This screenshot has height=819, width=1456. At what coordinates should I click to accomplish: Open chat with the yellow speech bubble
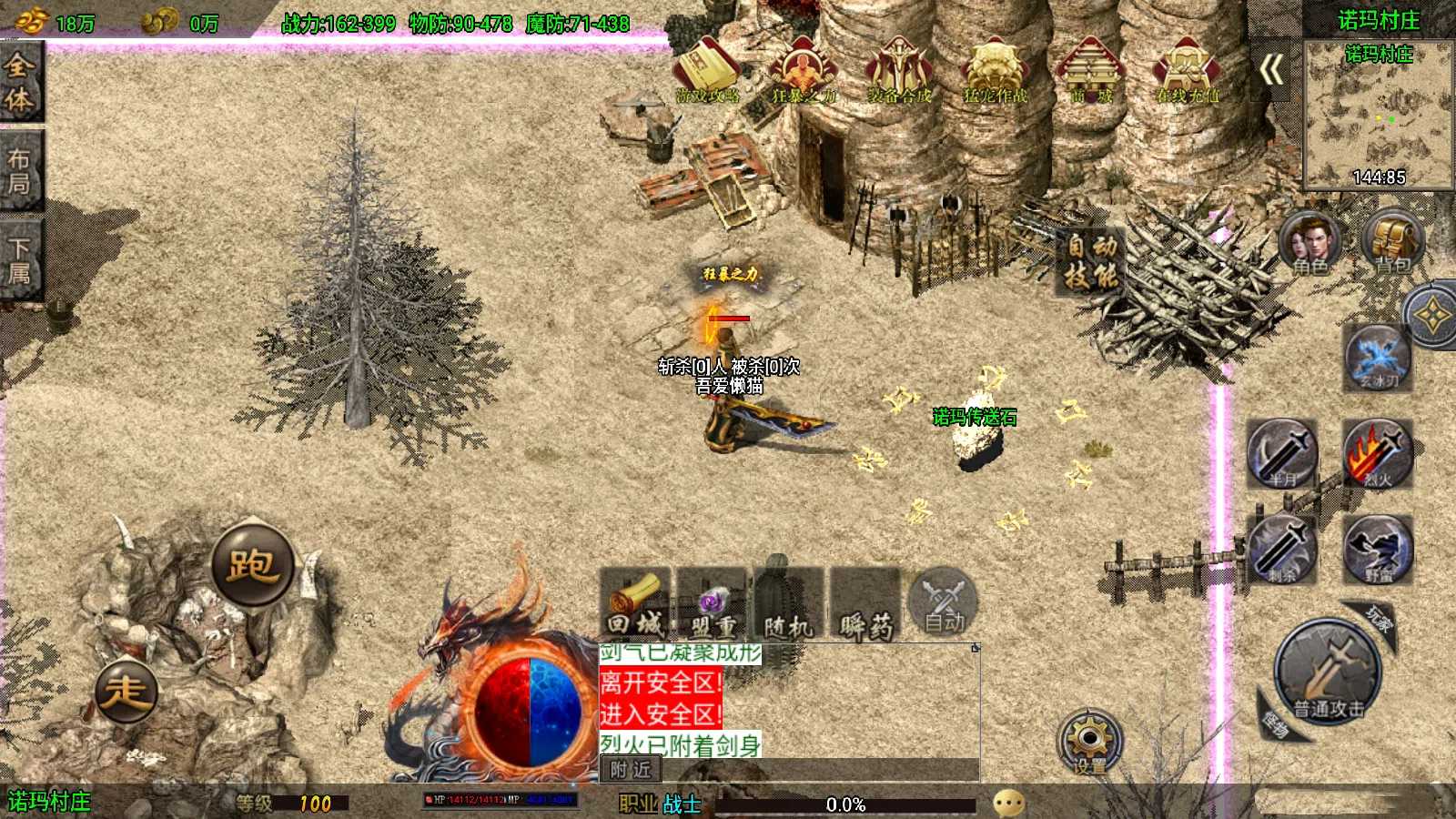pyautogui.click(x=1009, y=804)
